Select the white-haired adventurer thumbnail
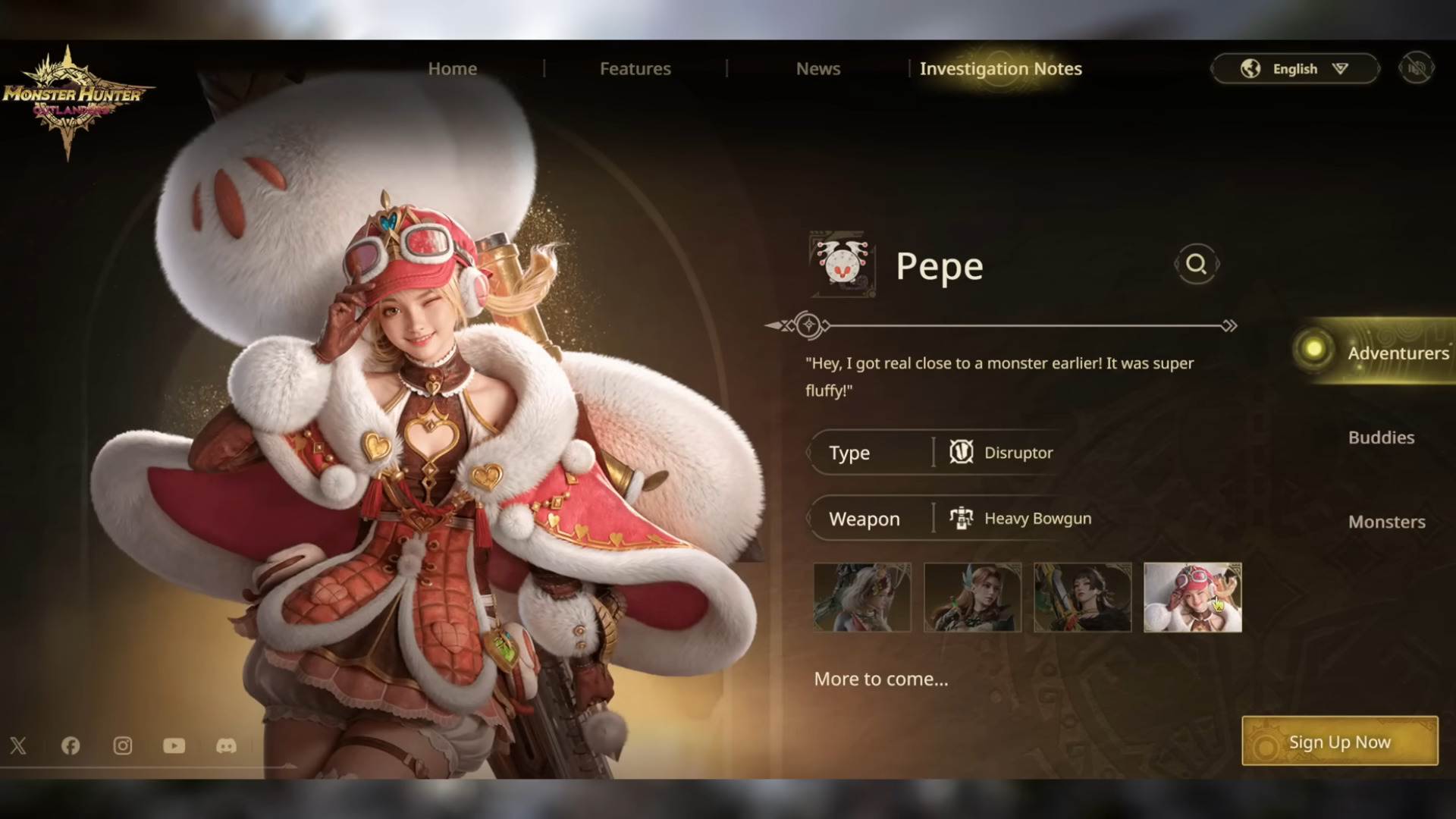The image size is (1456, 819). (x=862, y=598)
